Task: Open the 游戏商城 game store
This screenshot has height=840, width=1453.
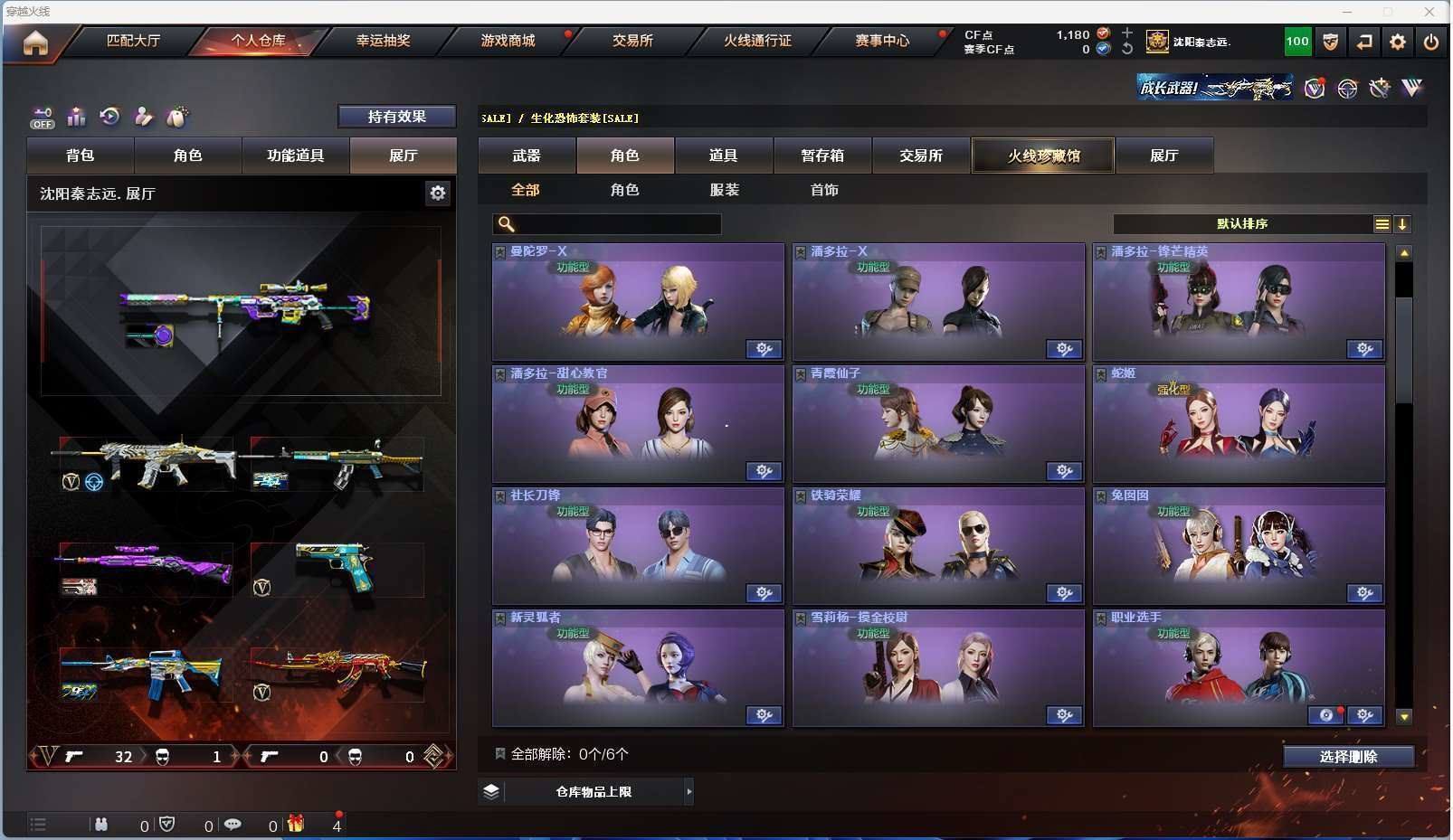Action: (508, 41)
